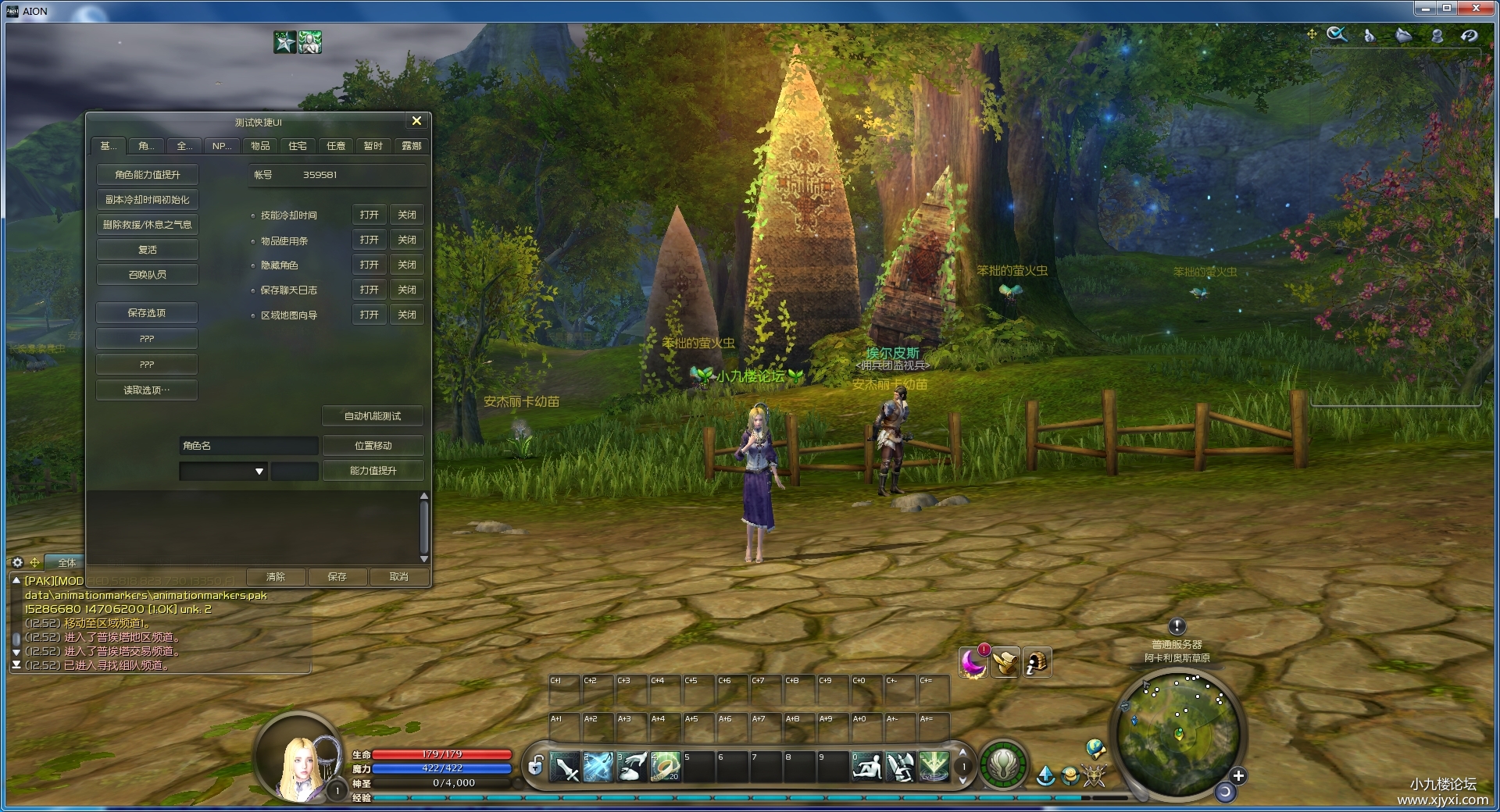The image size is (1500, 812).
Task: Turn on 技能冷却时间 with 打开
Action: coord(369,215)
